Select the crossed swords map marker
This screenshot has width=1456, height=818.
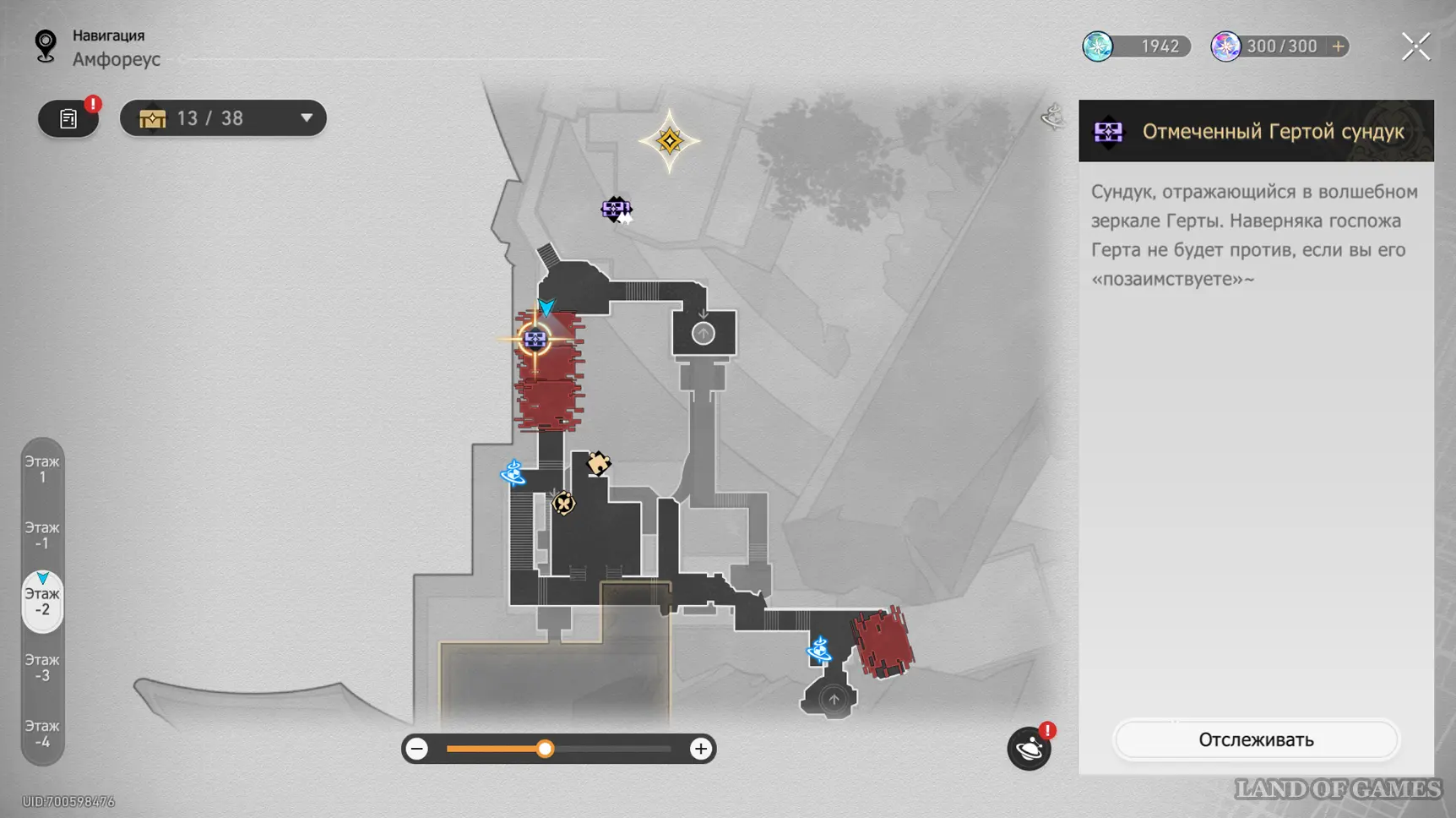pos(563,504)
